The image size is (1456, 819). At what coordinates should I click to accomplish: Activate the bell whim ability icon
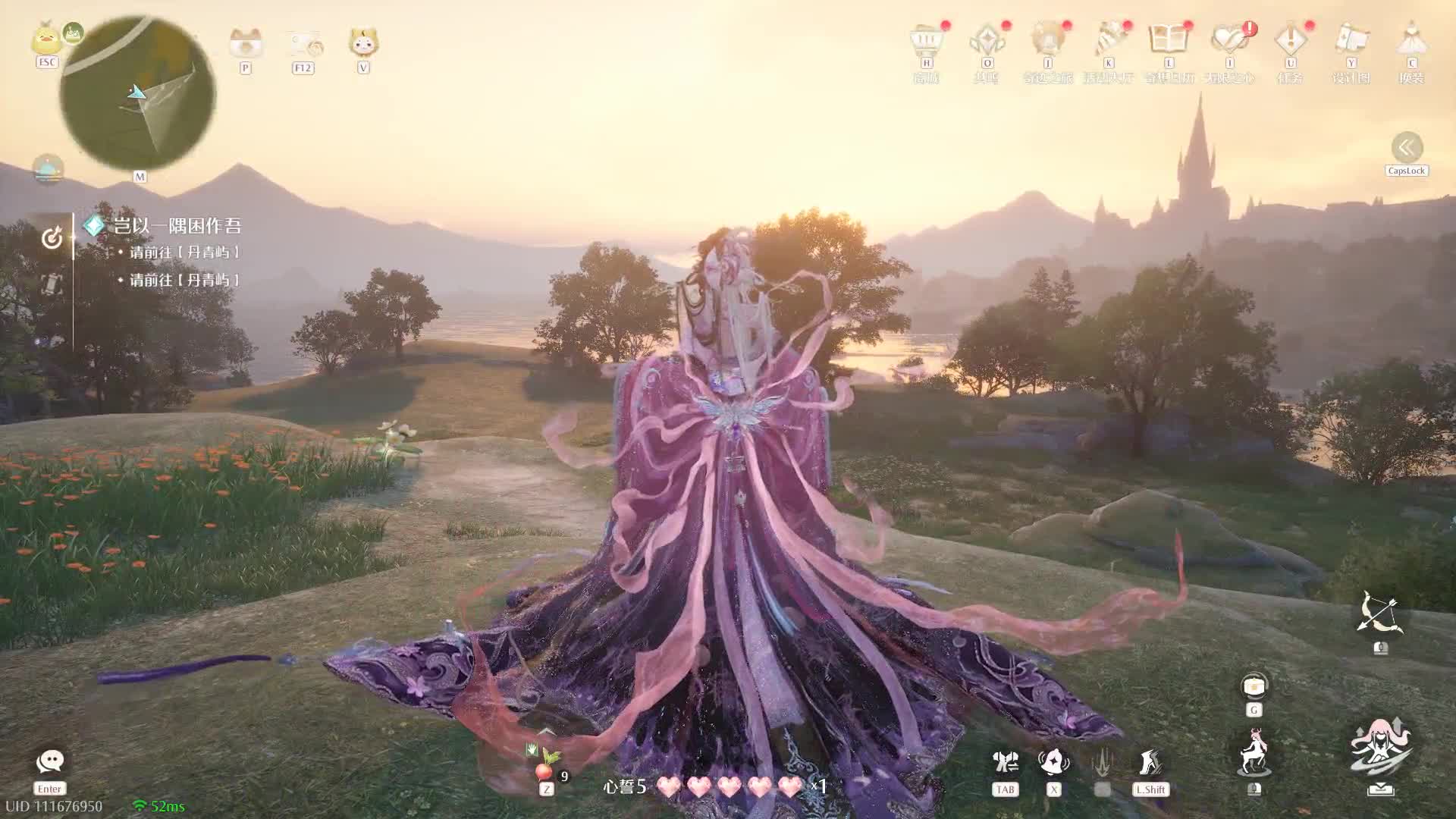(x=1054, y=762)
